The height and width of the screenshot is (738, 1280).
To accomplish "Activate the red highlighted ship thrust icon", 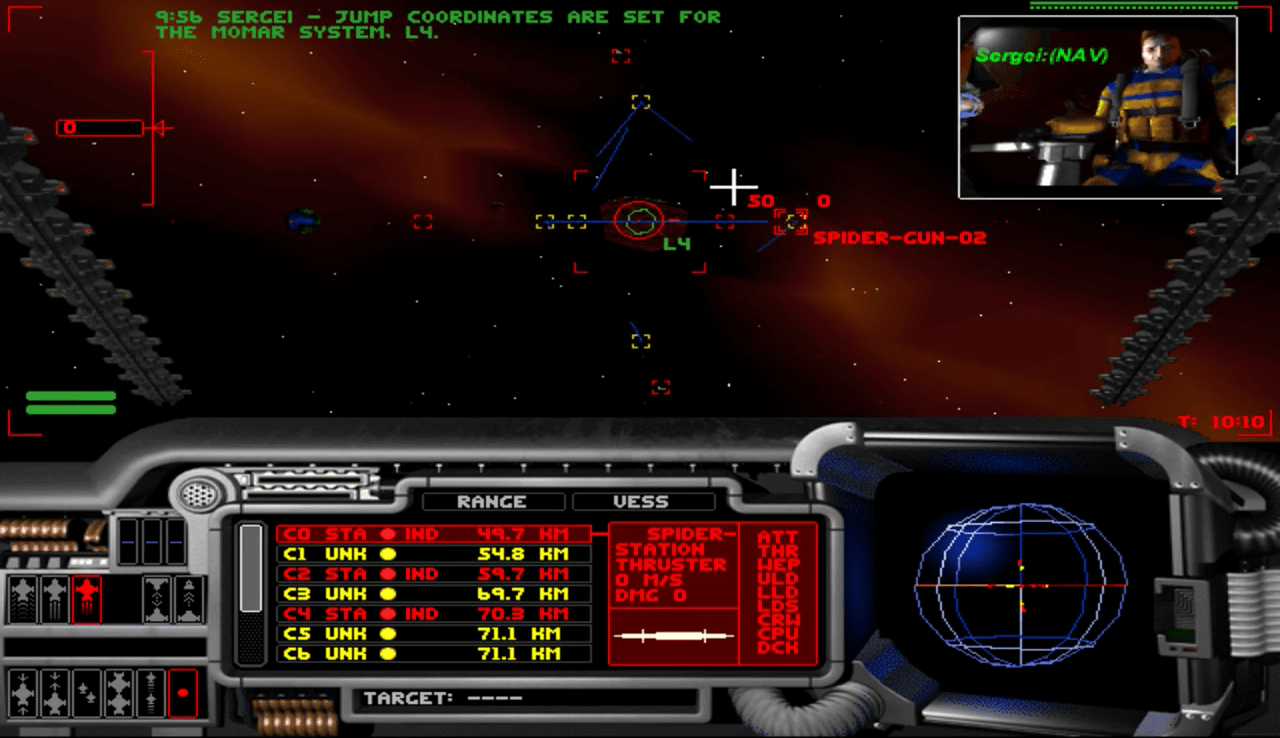I will (87, 599).
